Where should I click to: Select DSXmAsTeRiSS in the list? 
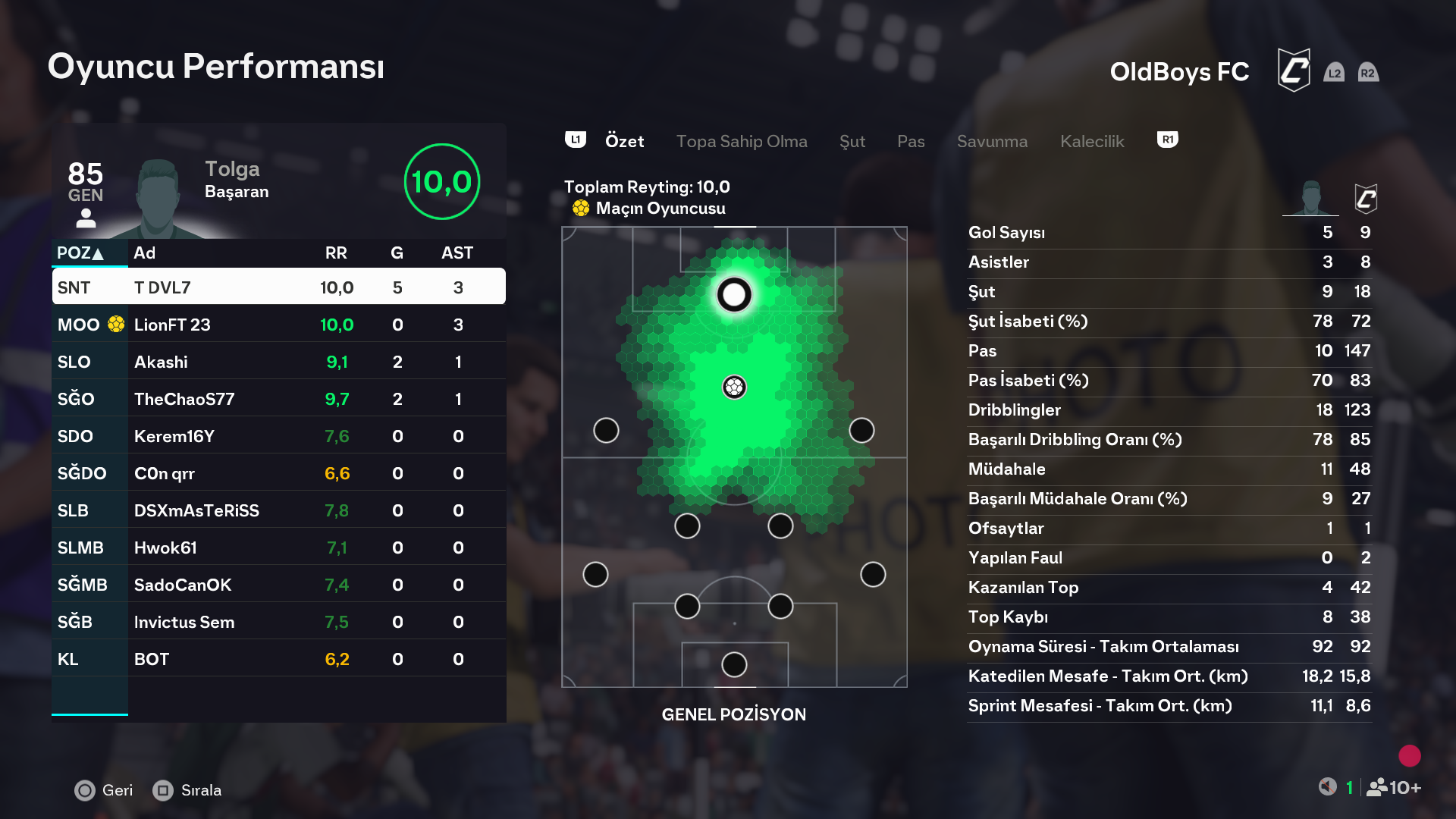pos(278,510)
